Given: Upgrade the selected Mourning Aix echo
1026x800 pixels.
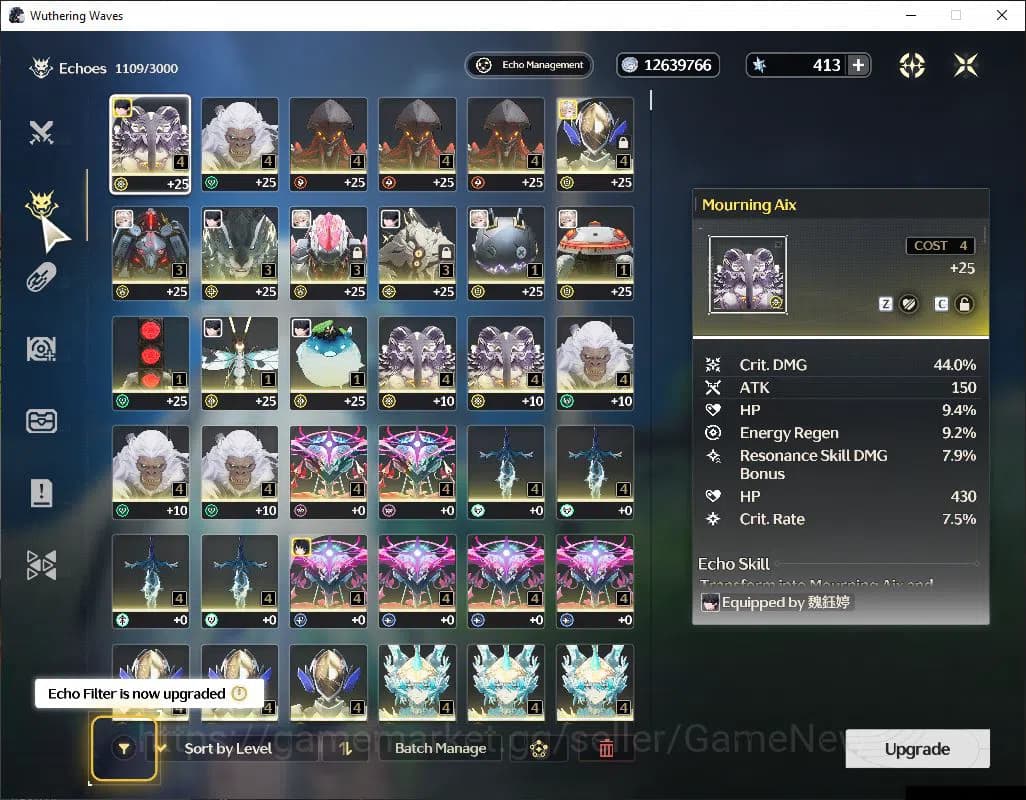Looking at the screenshot, I should coord(917,749).
